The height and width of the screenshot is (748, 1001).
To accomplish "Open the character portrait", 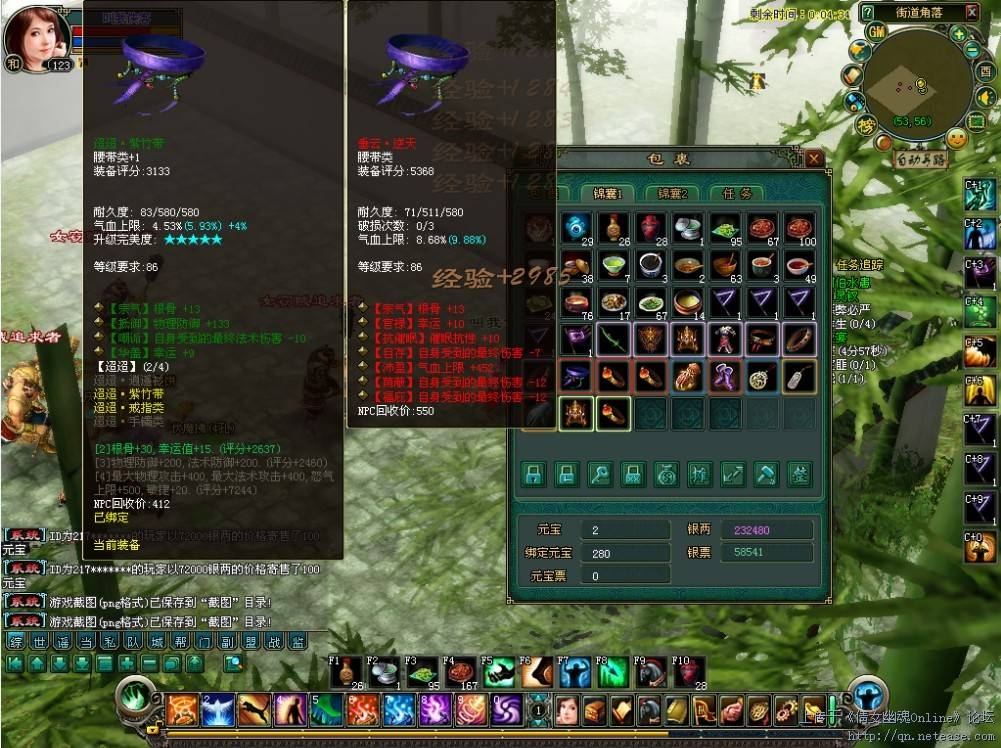I will [x=38, y=34].
